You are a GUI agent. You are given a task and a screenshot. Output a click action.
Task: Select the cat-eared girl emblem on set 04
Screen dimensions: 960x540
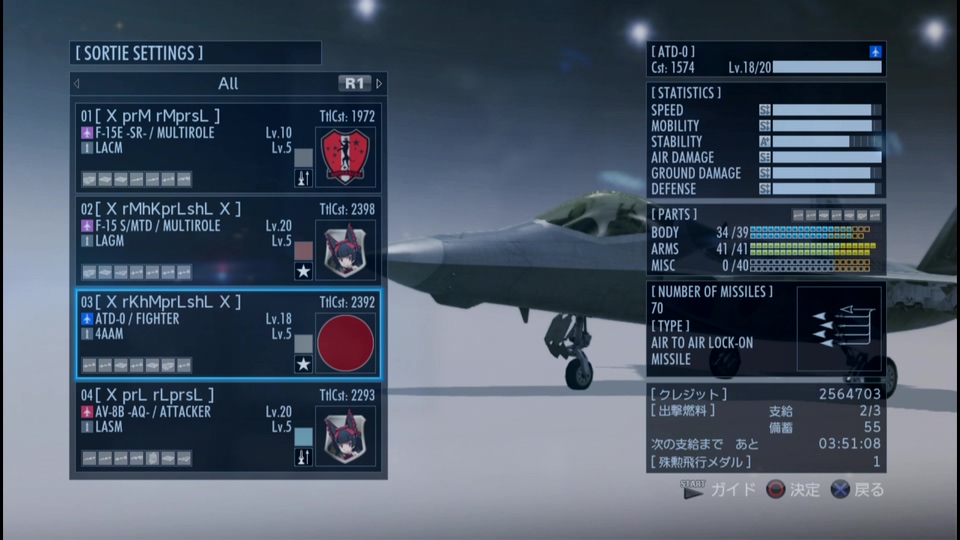click(x=345, y=436)
